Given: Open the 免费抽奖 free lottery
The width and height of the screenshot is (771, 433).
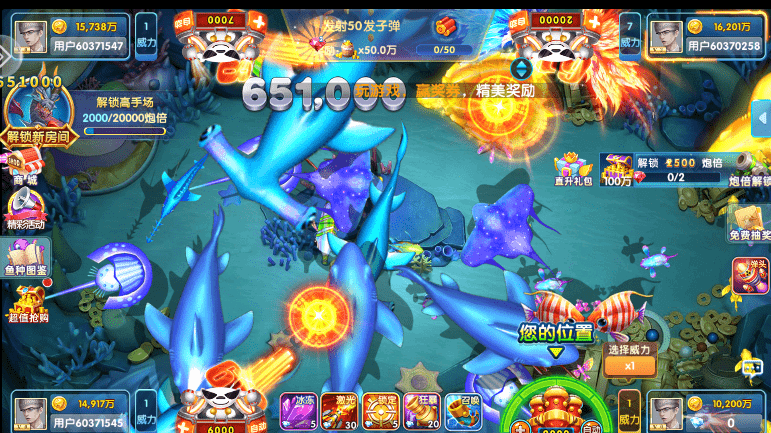Looking at the screenshot, I should (749, 221).
